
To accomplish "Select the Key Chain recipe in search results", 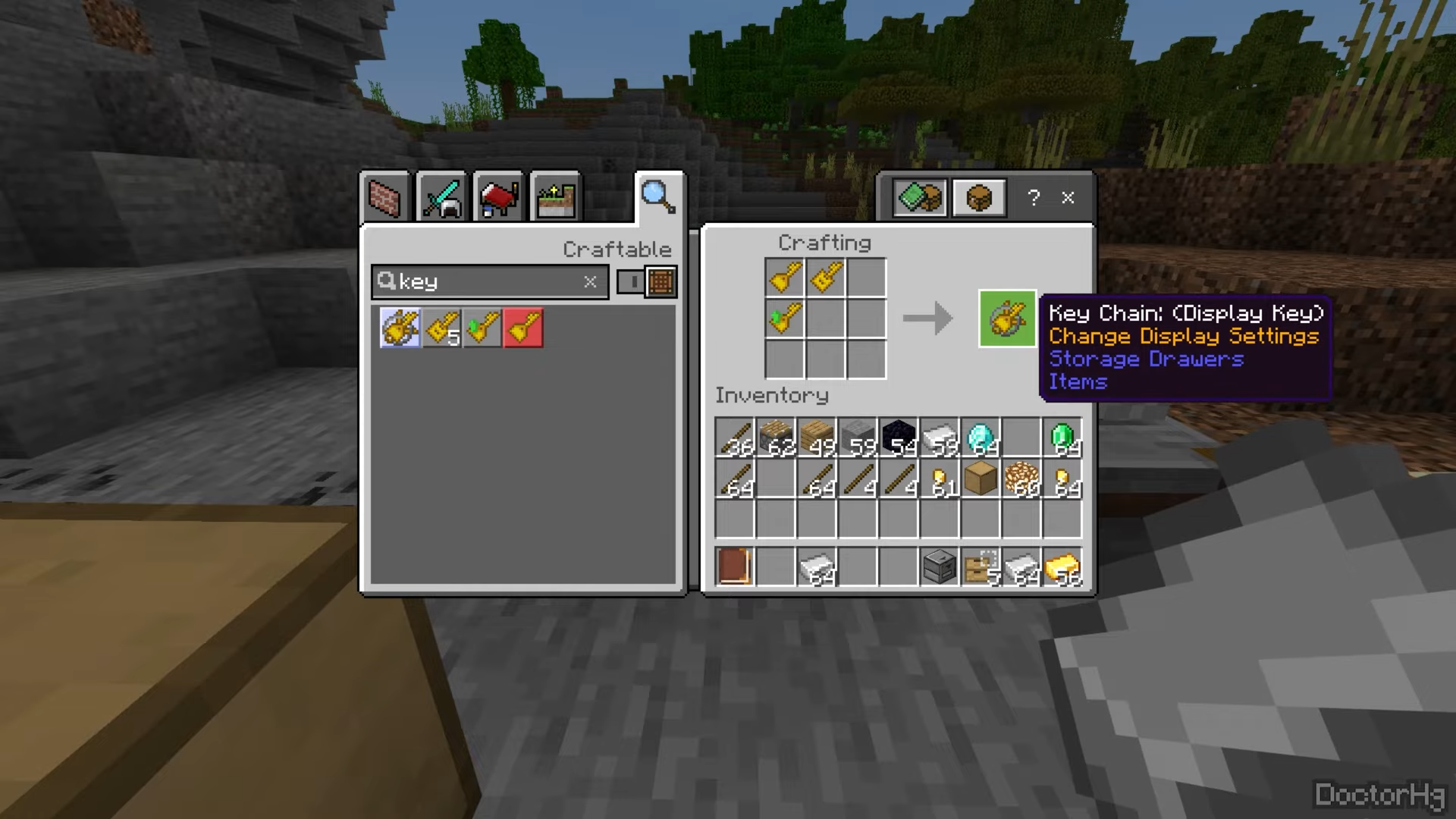I will pos(400,328).
